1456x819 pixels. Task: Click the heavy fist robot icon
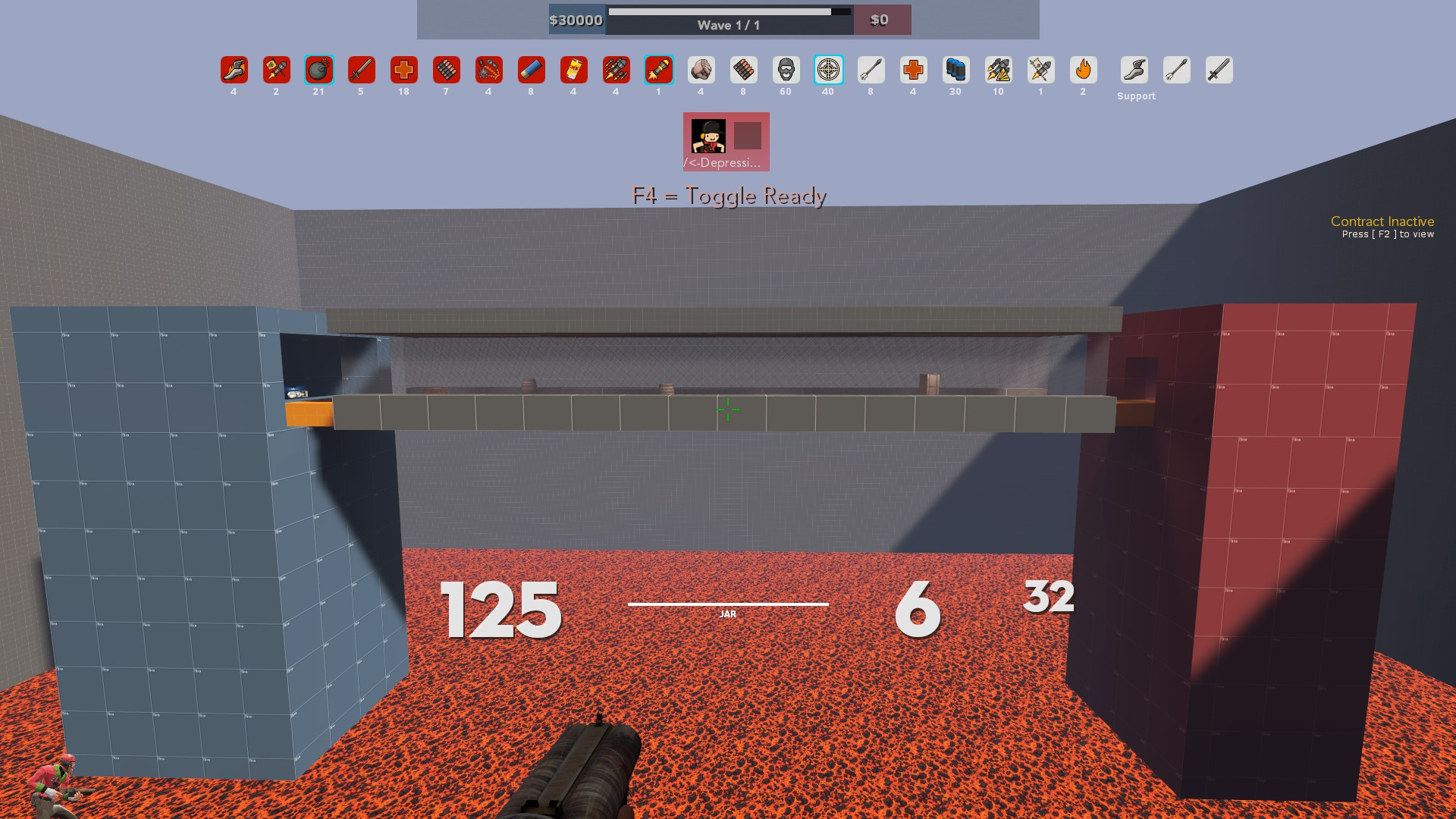click(701, 70)
